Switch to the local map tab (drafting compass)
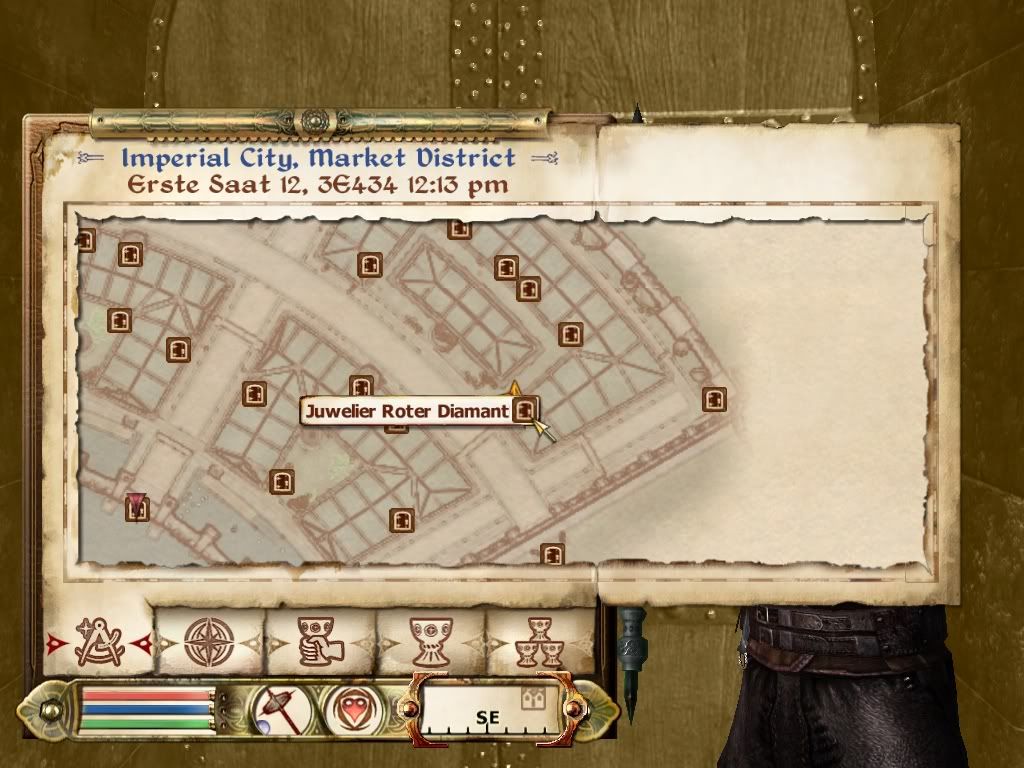Screen dimensions: 1024x768 98,641
